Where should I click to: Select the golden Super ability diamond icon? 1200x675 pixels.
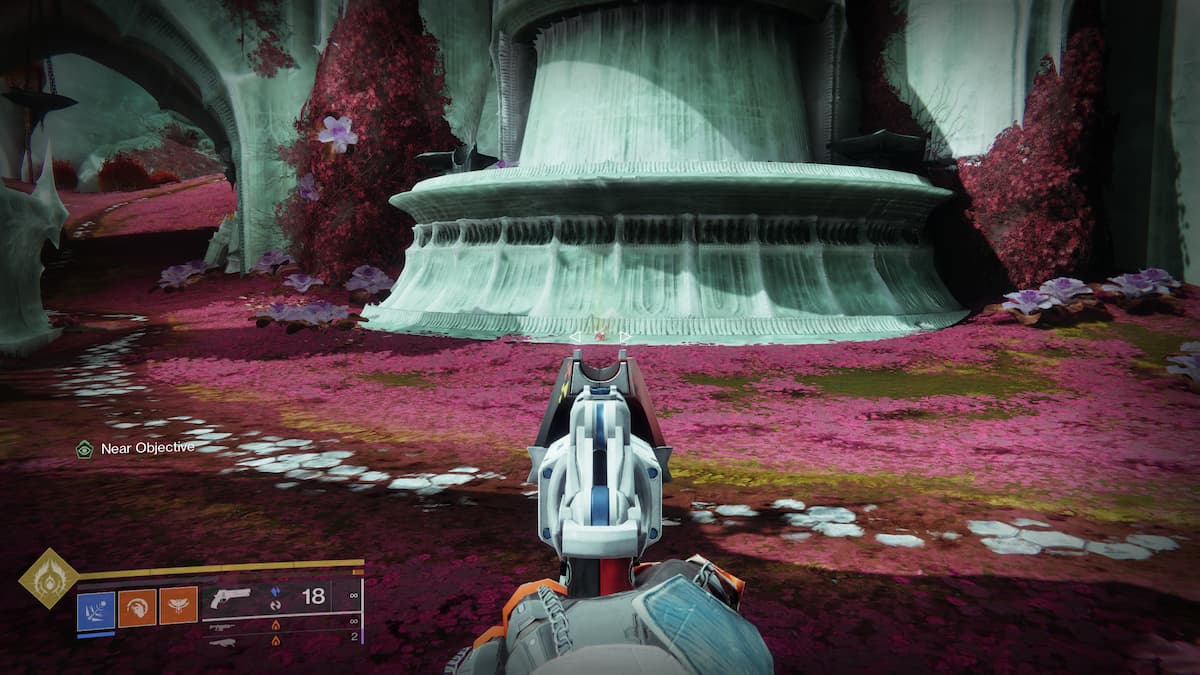pyautogui.click(x=48, y=578)
